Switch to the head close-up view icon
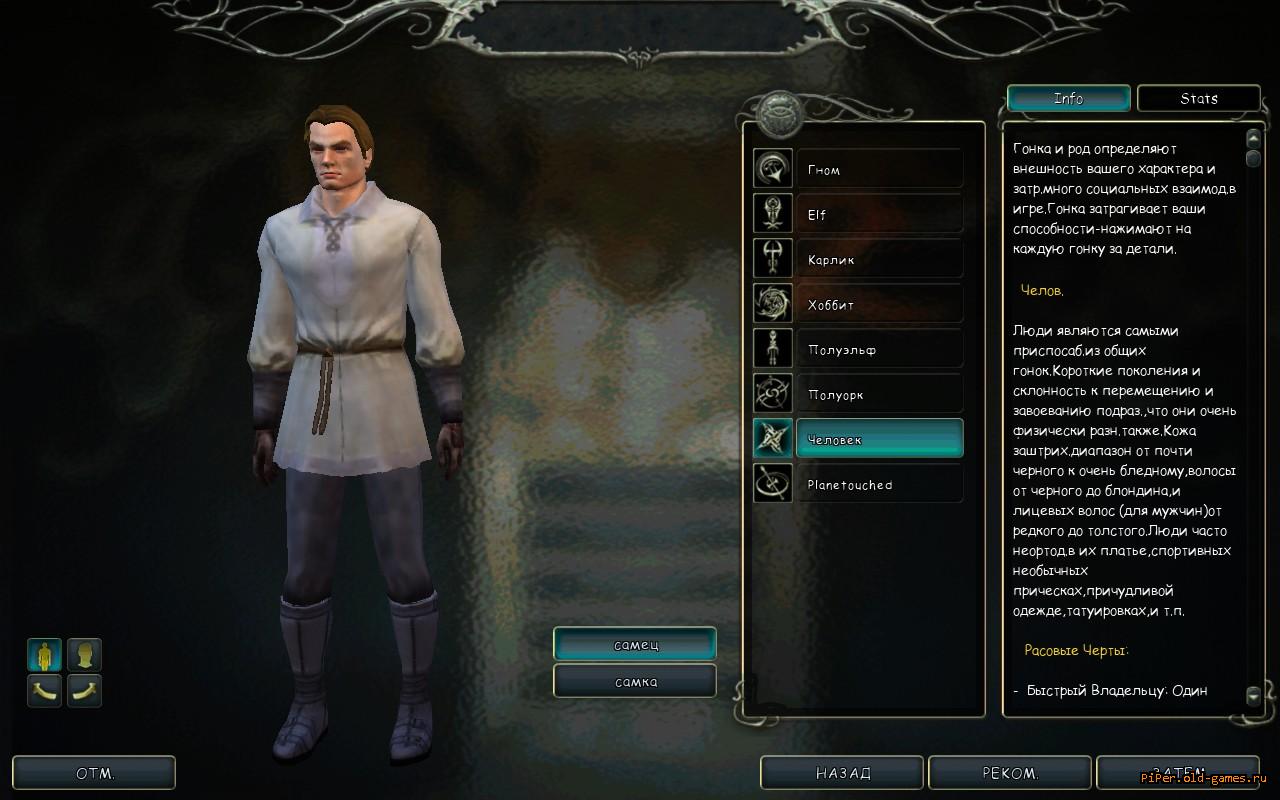This screenshot has height=800, width=1280. click(x=84, y=655)
